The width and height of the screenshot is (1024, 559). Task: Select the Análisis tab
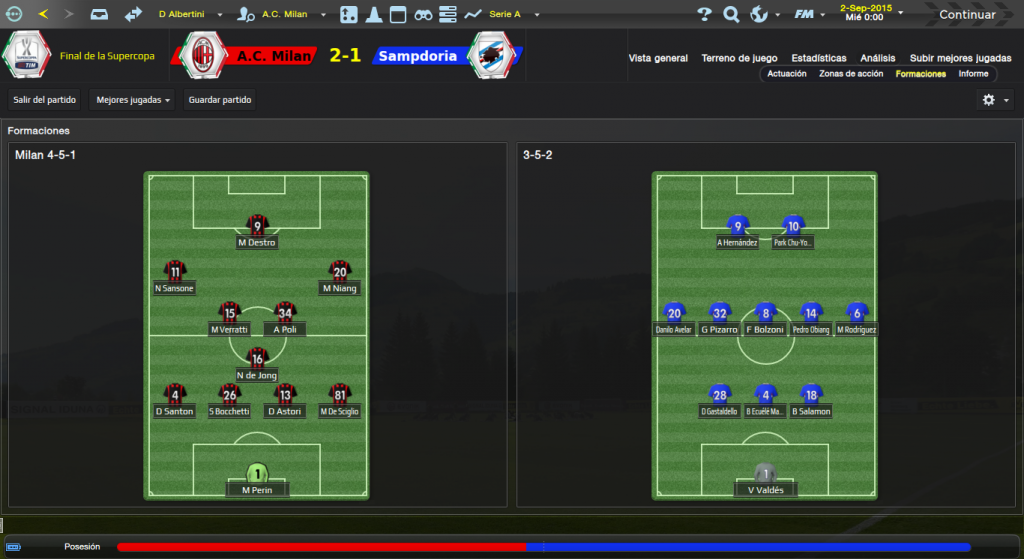coord(877,58)
